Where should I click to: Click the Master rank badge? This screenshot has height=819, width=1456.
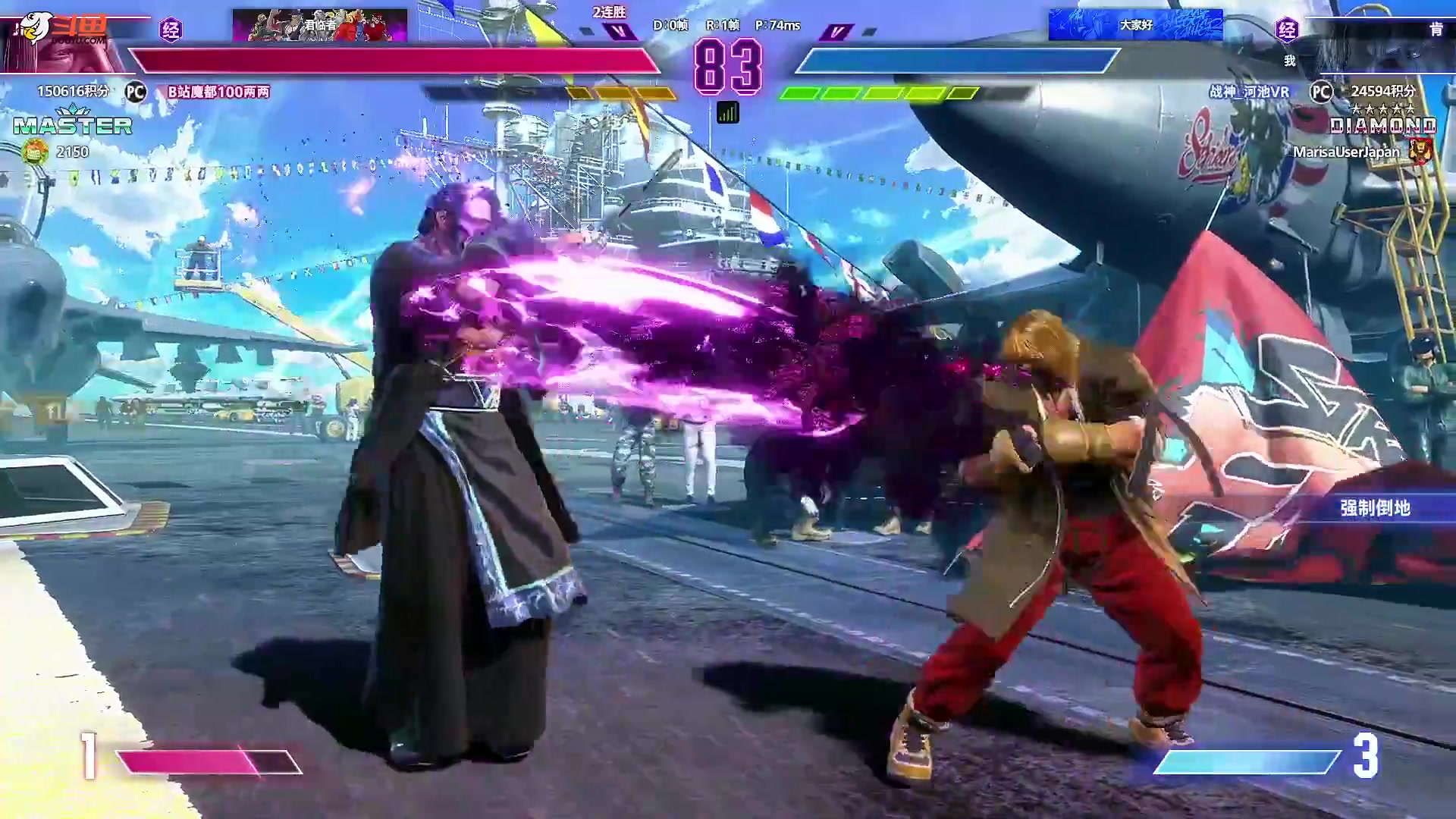pos(73,125)
